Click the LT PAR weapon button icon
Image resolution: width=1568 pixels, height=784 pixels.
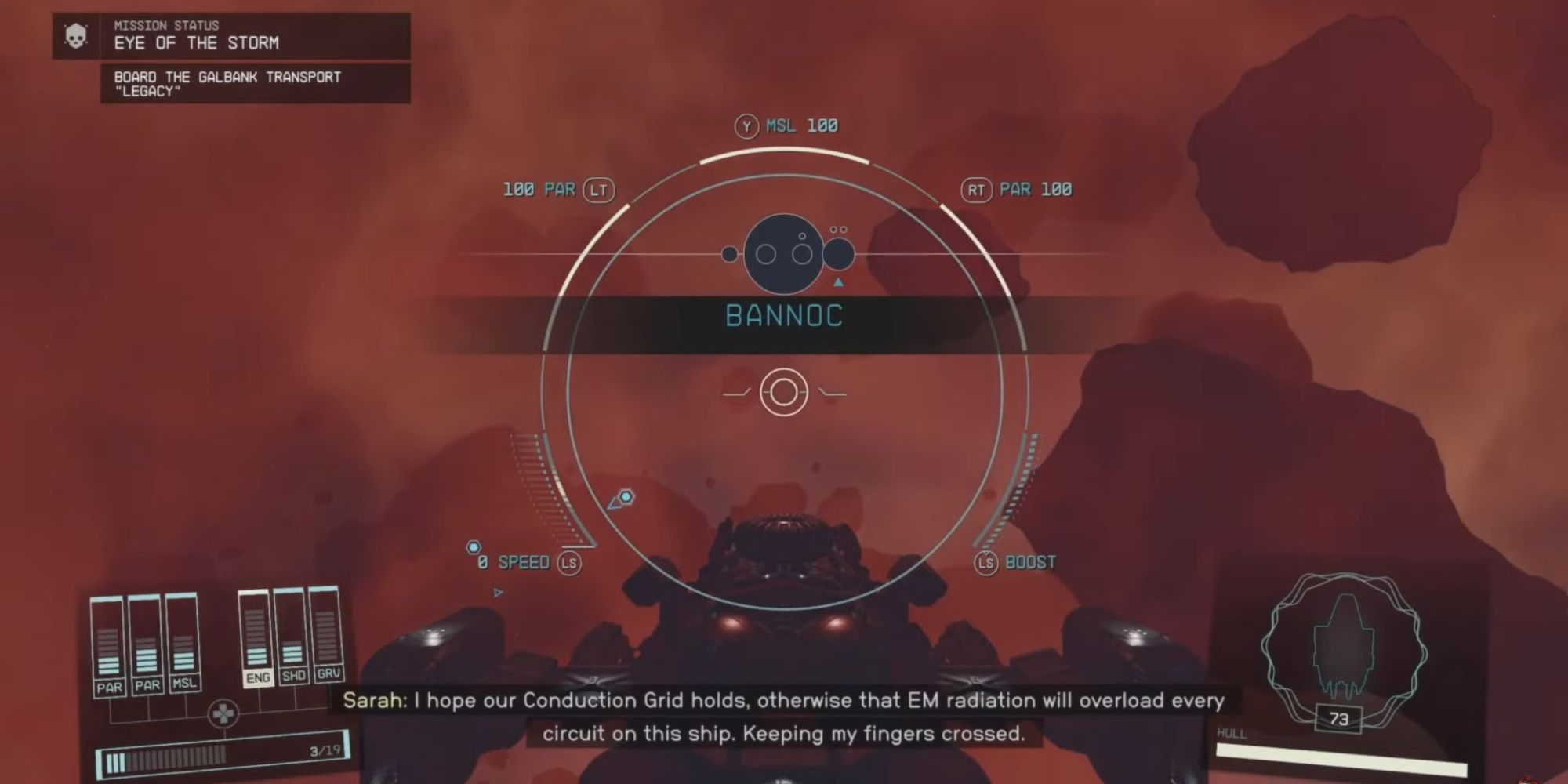[x=597, y=188]
